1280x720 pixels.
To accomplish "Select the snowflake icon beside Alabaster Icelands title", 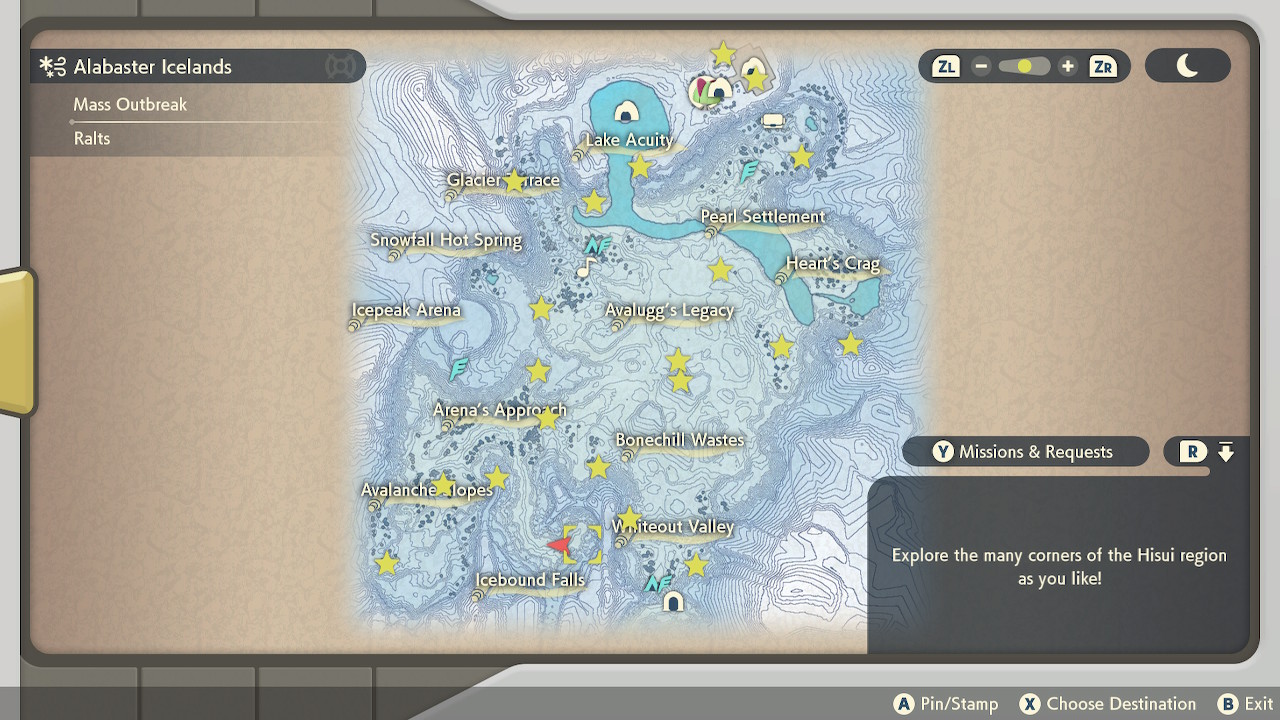I will 51,66.
